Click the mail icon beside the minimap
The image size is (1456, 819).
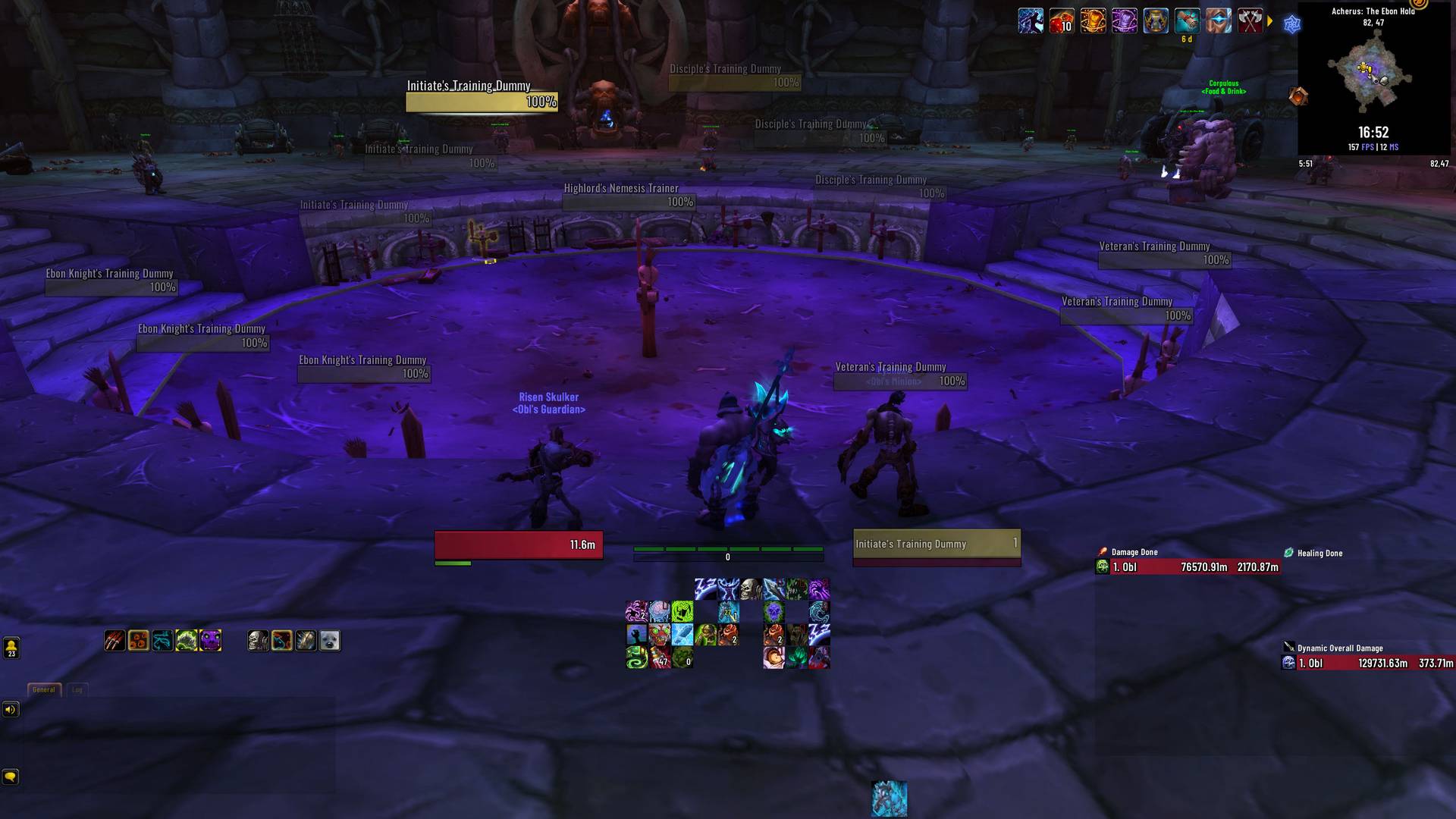pyautogui.click(x=1297, y=97)
